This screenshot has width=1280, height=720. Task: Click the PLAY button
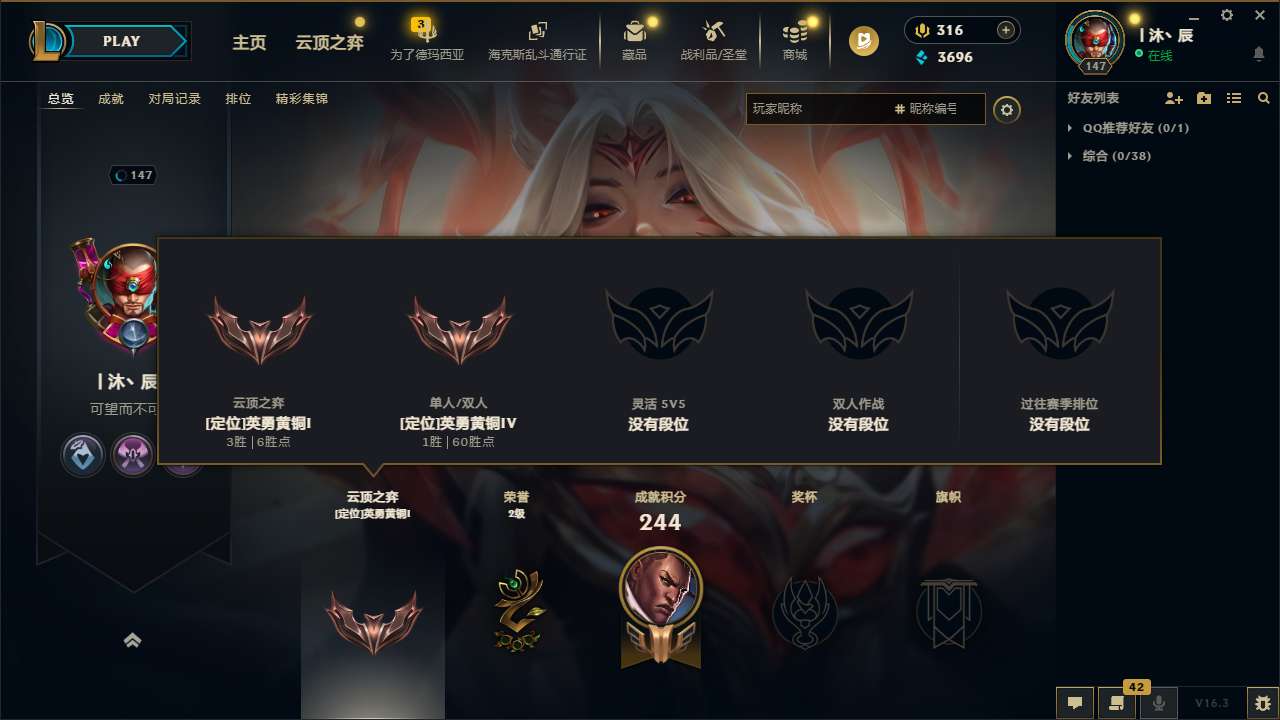point(121,41)
